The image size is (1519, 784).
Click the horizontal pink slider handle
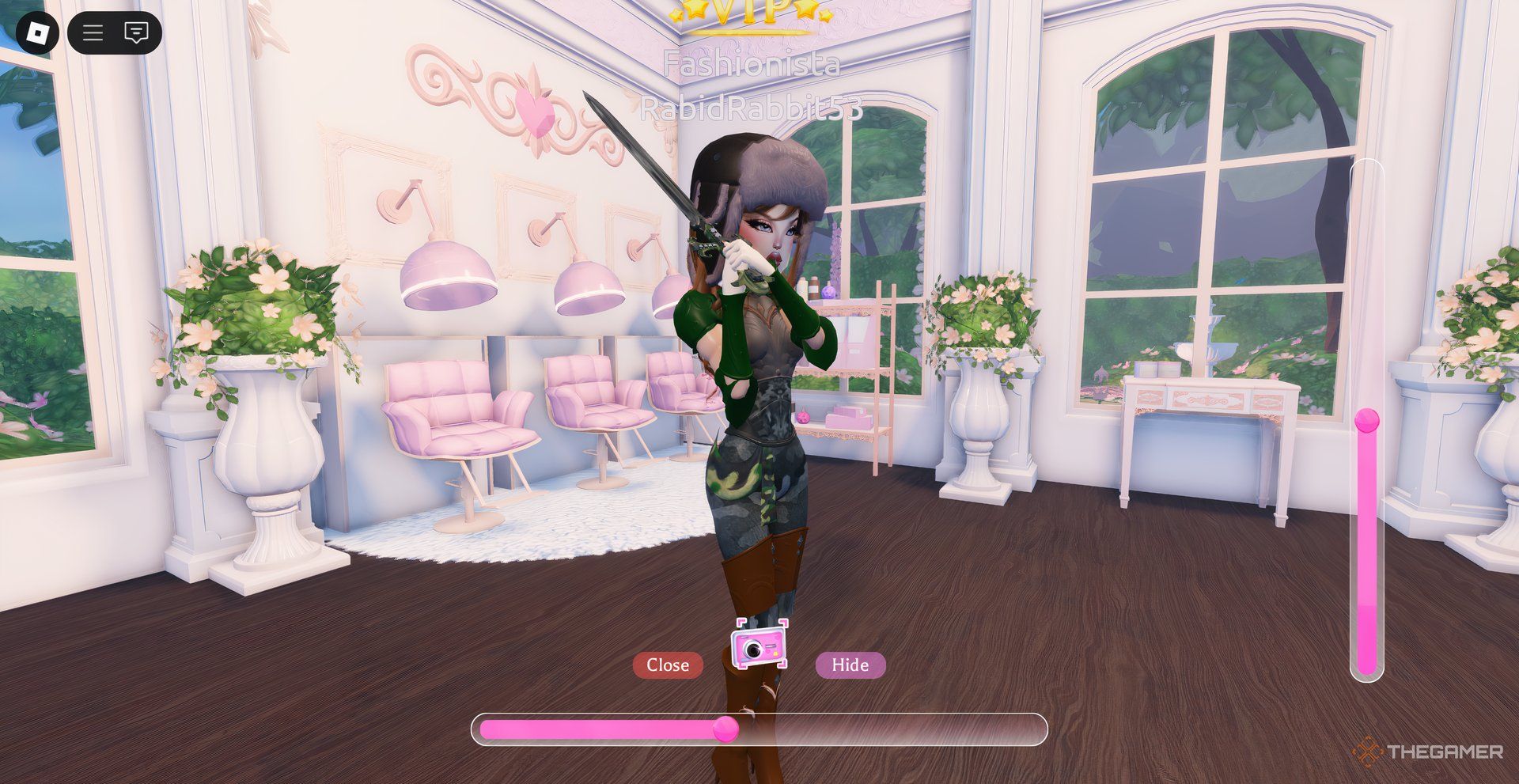click(725, 729)
